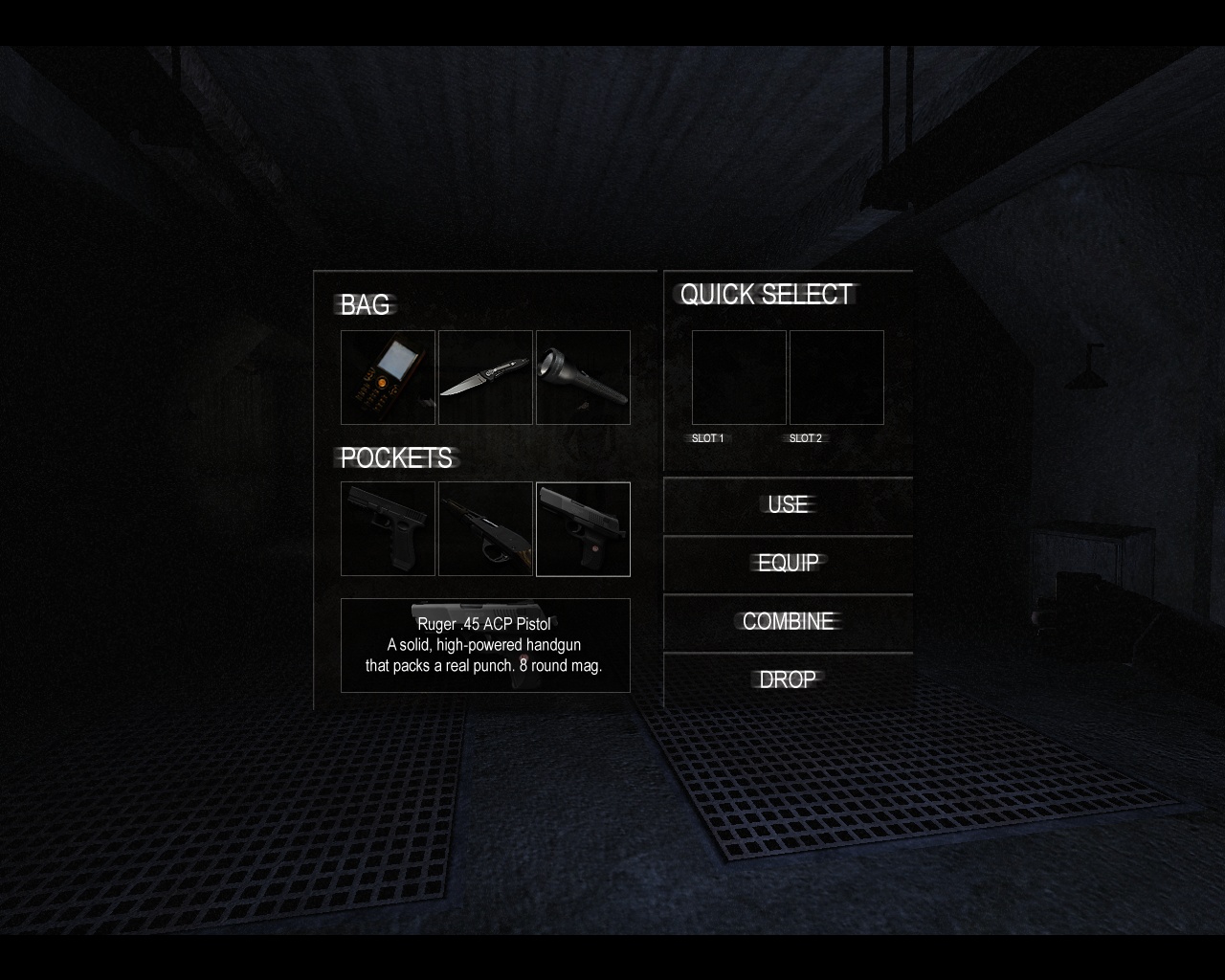Click the USE button
The height and width of the screenshot is (980, 1225).
(788, 504)
